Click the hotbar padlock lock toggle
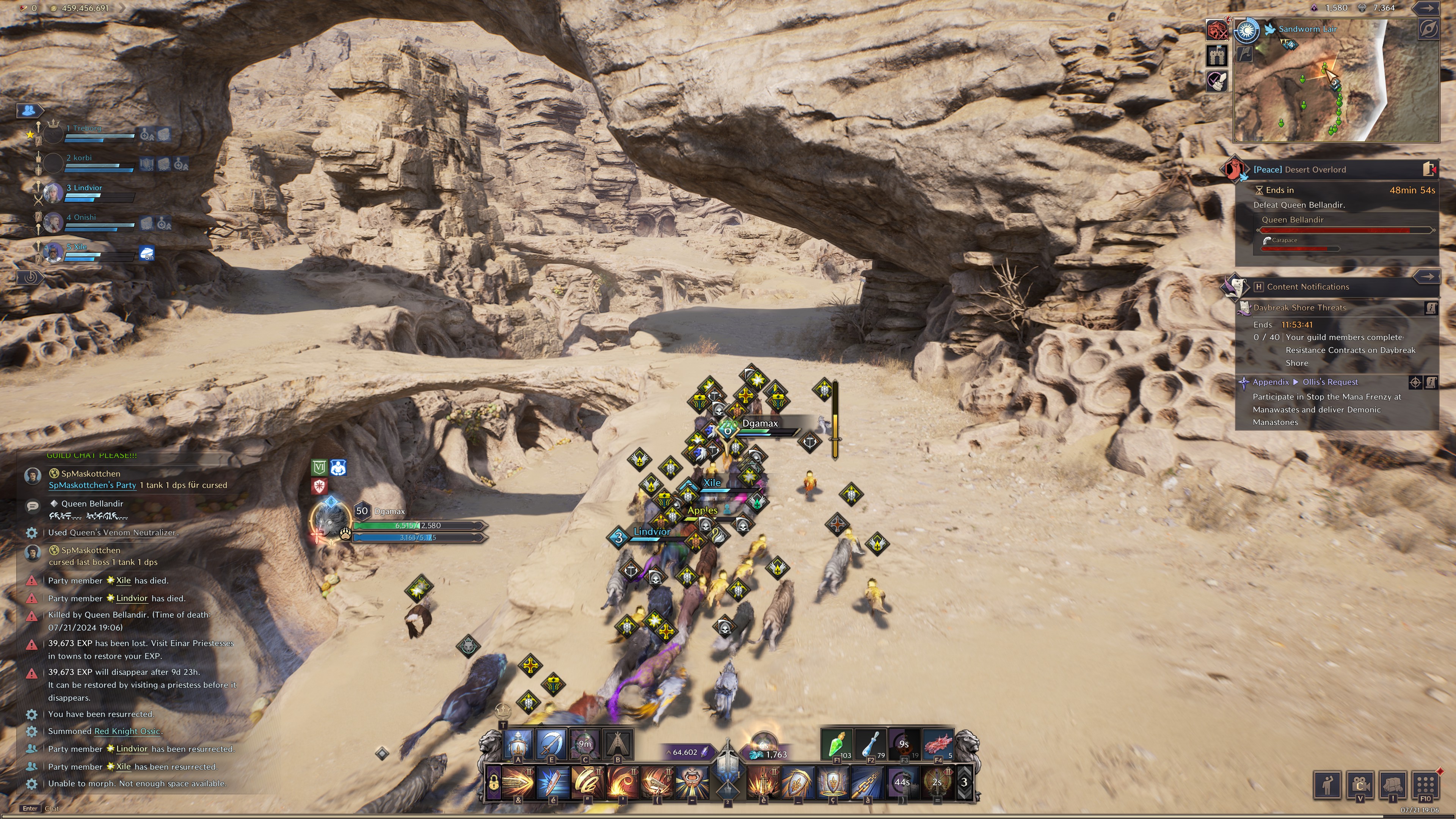 tap(493, 783)
